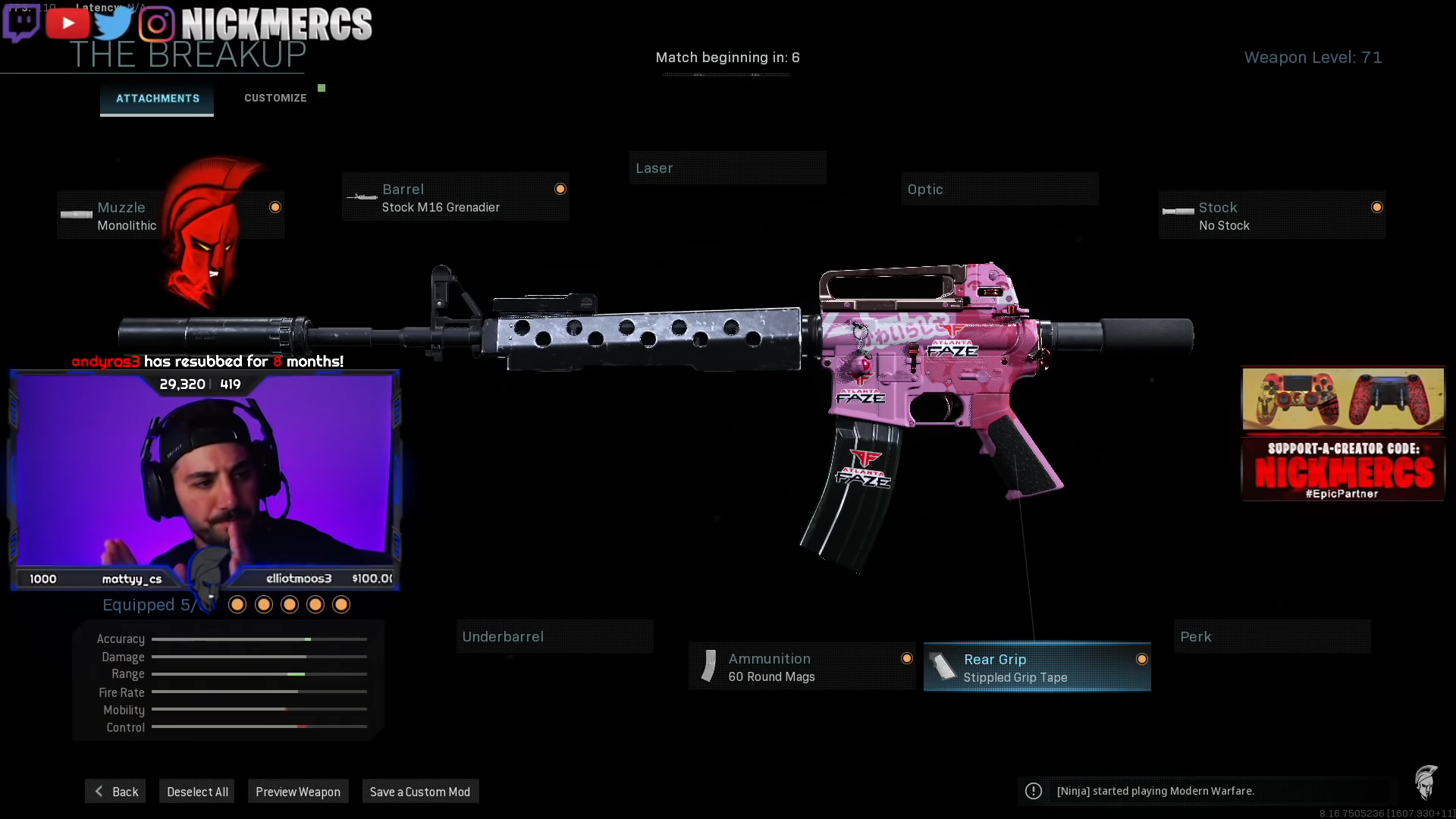Image resolution: width=1456 pixels, height=819 pixels.
Task: Open the Twitter icon in the header
Action: click(x=114, y=22)
